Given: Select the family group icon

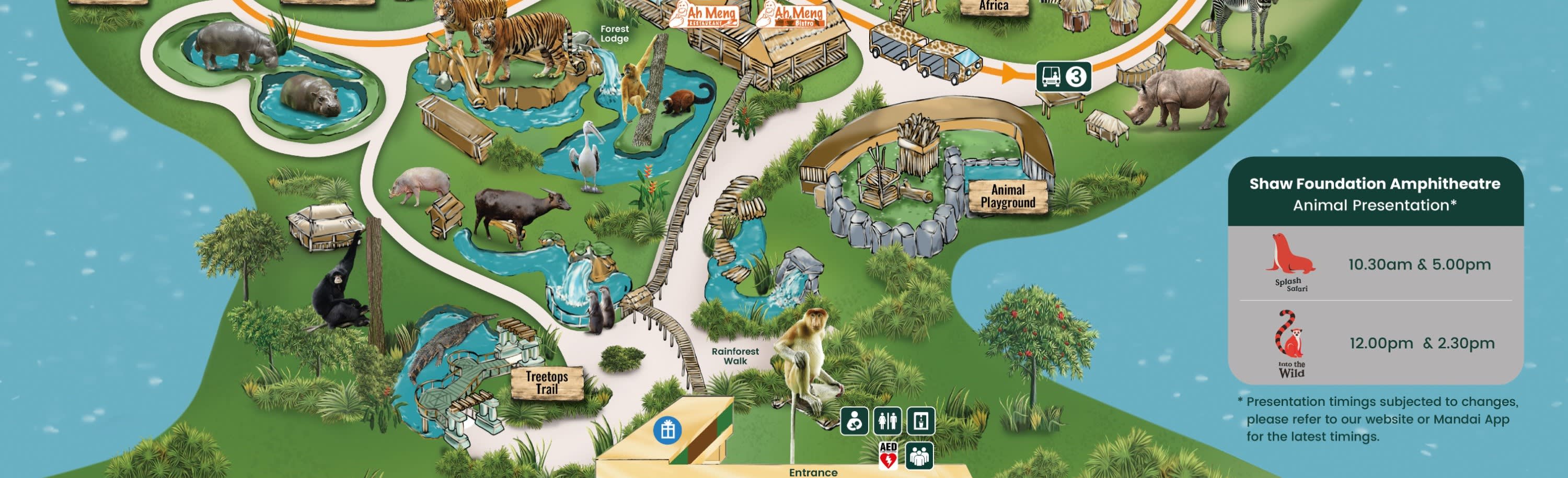Looking at the screenshot, I should point(919,456).
